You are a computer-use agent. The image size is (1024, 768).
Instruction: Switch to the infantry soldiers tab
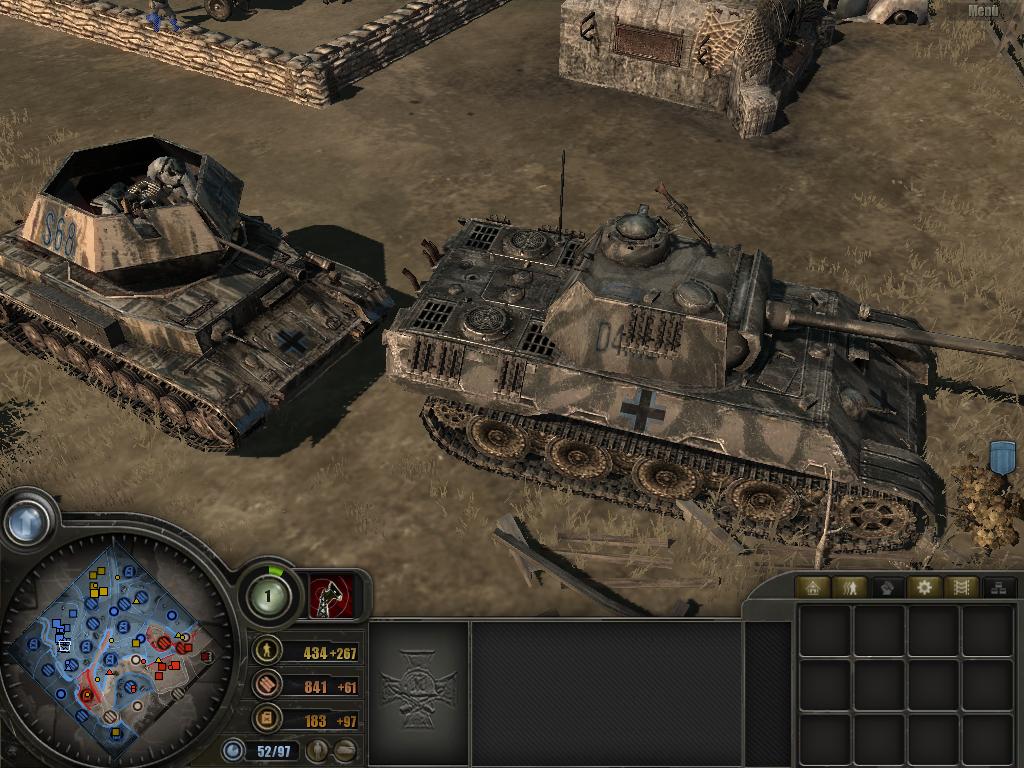[850, 587]
